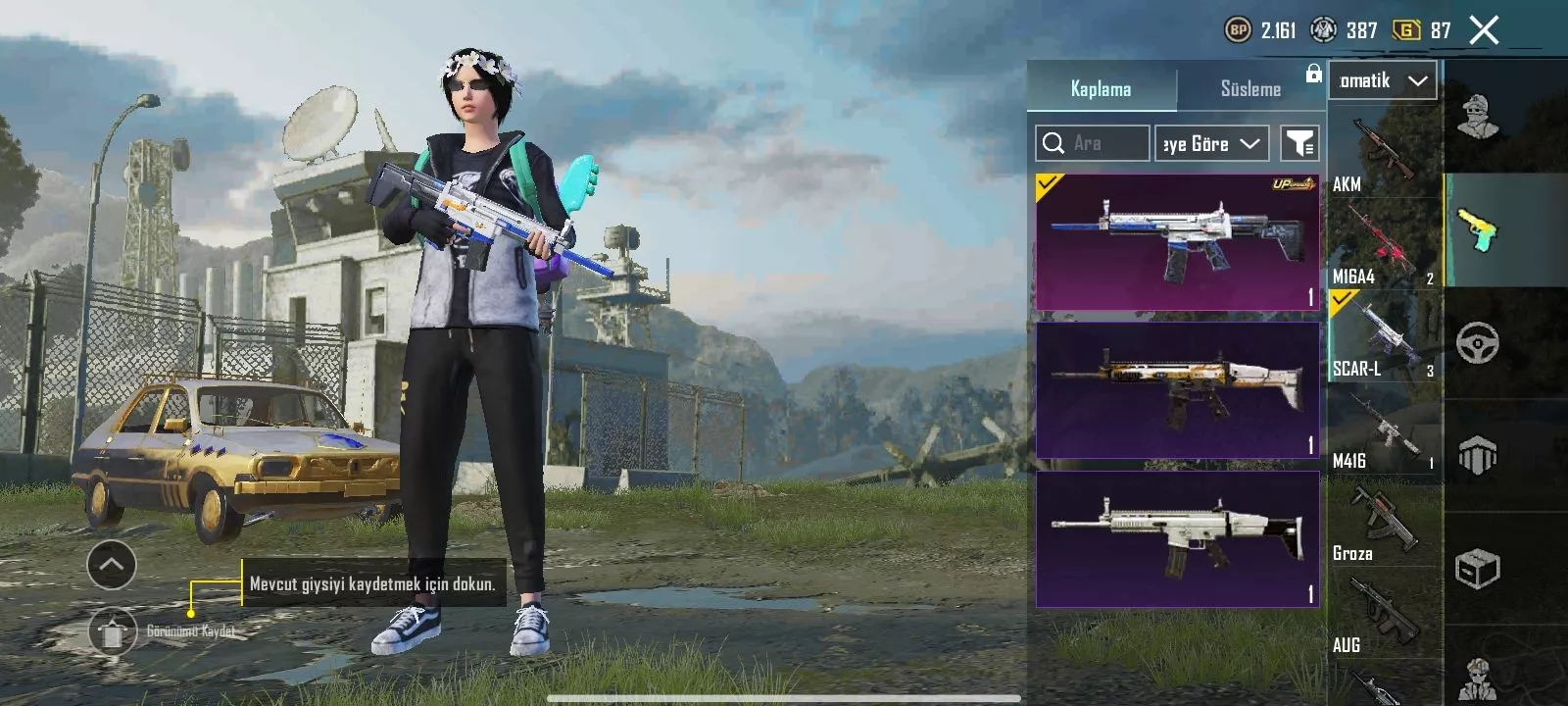Open the weapon type dropdown above AKM
1568x706 pixels.
(x=1383, y=80)
